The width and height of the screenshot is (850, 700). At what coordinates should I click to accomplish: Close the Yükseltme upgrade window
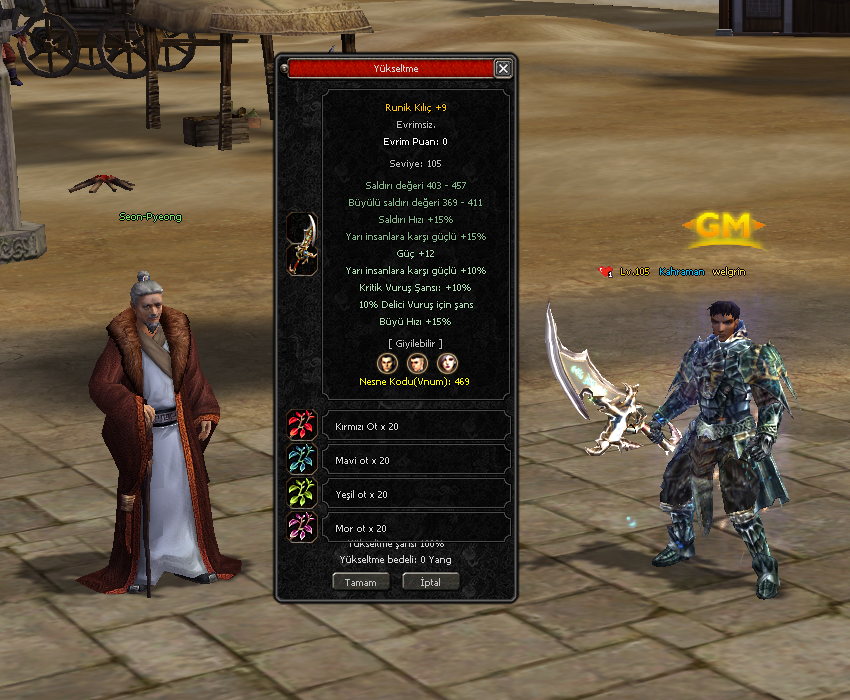click(503, 69)
